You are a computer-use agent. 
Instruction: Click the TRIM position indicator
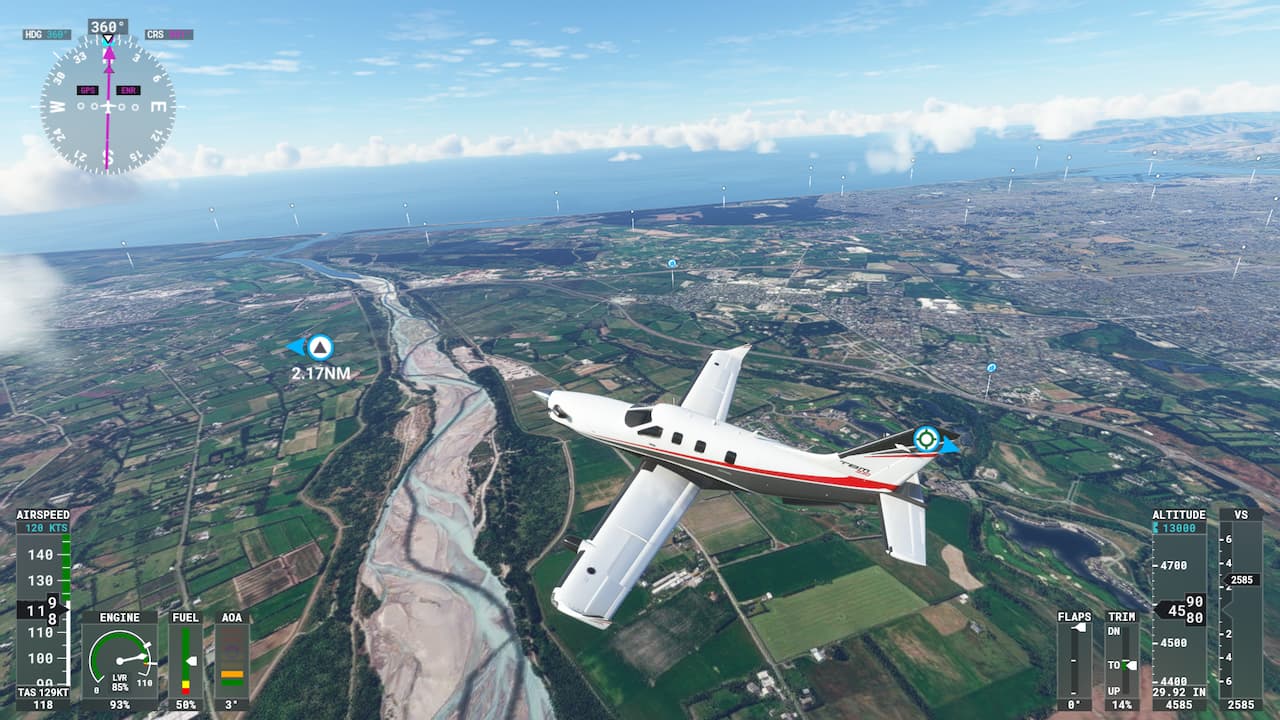coord(1122,660)
